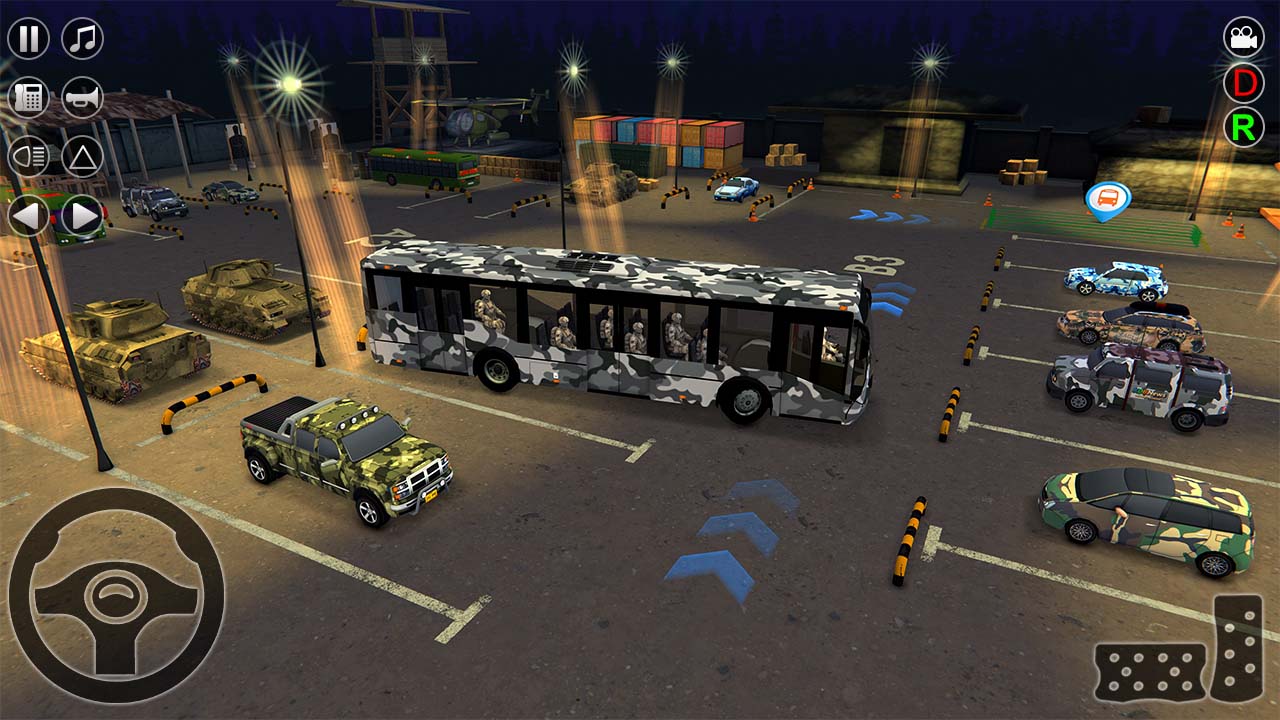Pause the game
Screen dimensions: 1280x720
point(27,40)
